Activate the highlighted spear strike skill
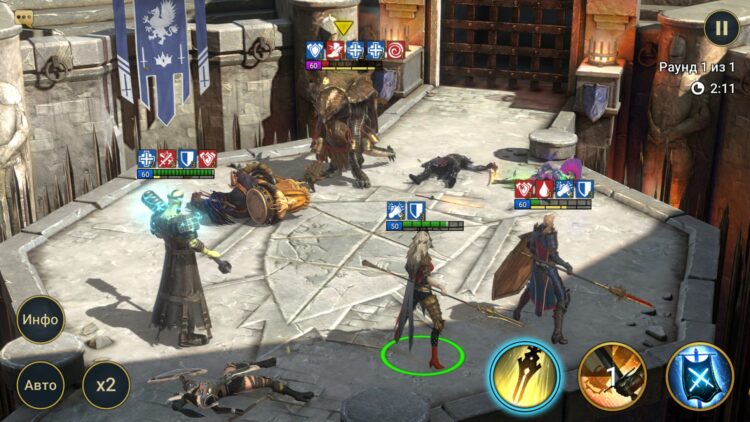This screenshot has width=750, height=422. pyautogui.click(x=524, y=376)
